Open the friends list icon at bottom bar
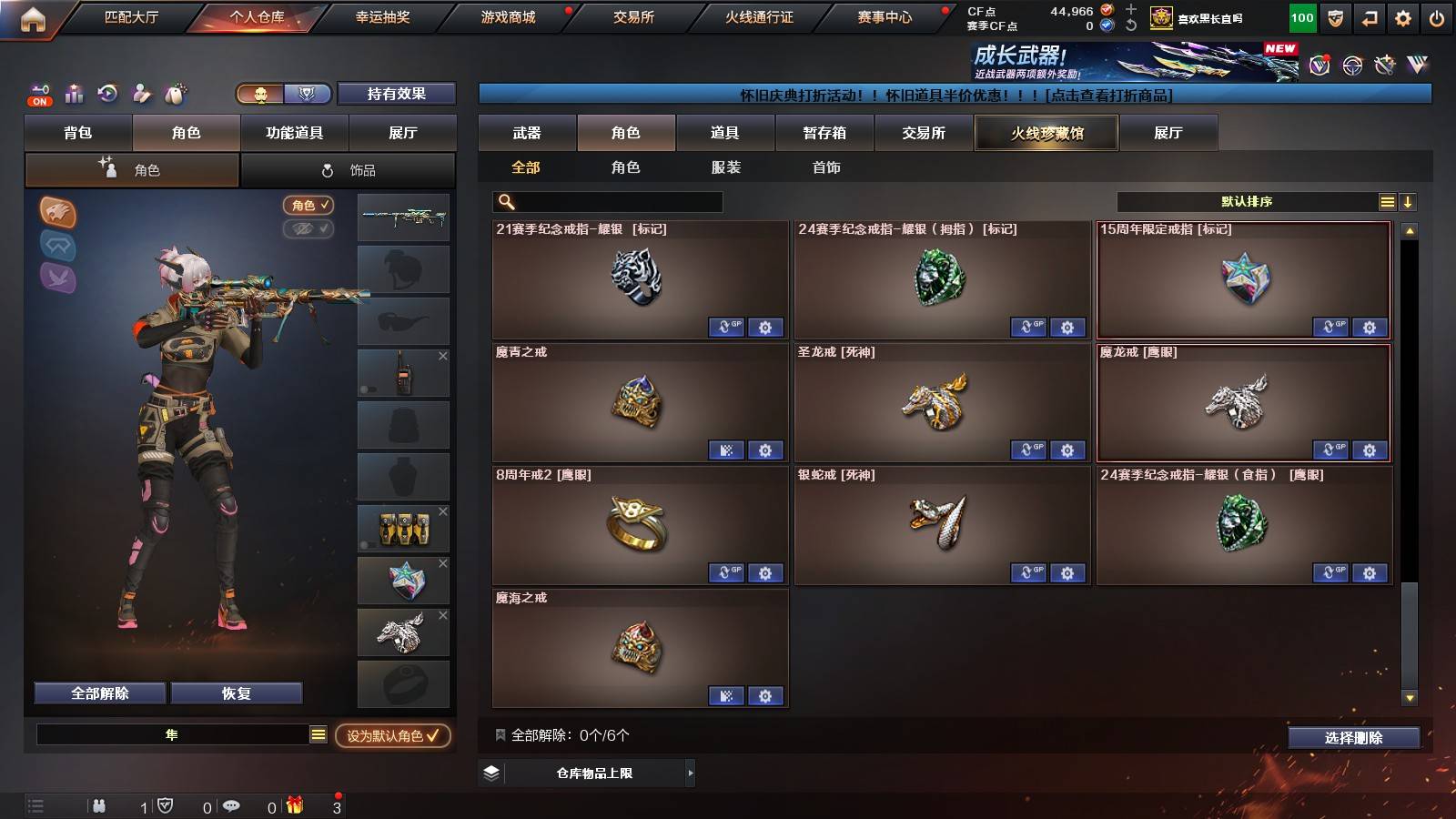 coord(98,806)
